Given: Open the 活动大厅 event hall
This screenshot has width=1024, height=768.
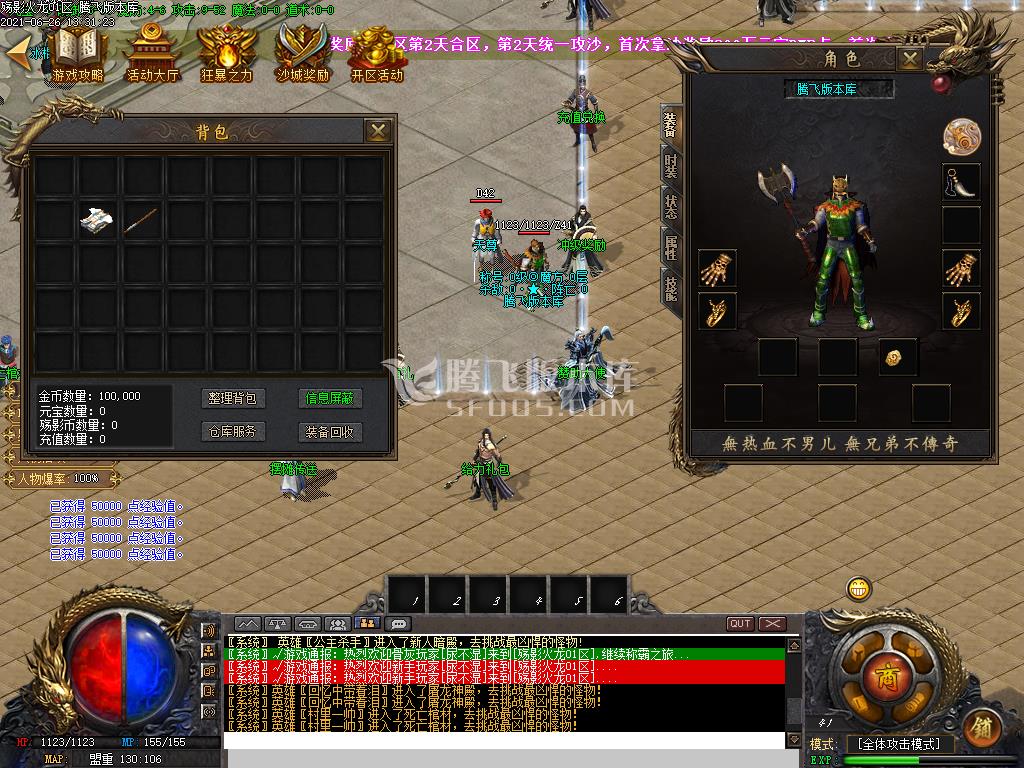Looking at the screenshot, I should pyautogui.click(x=151, y=54).
